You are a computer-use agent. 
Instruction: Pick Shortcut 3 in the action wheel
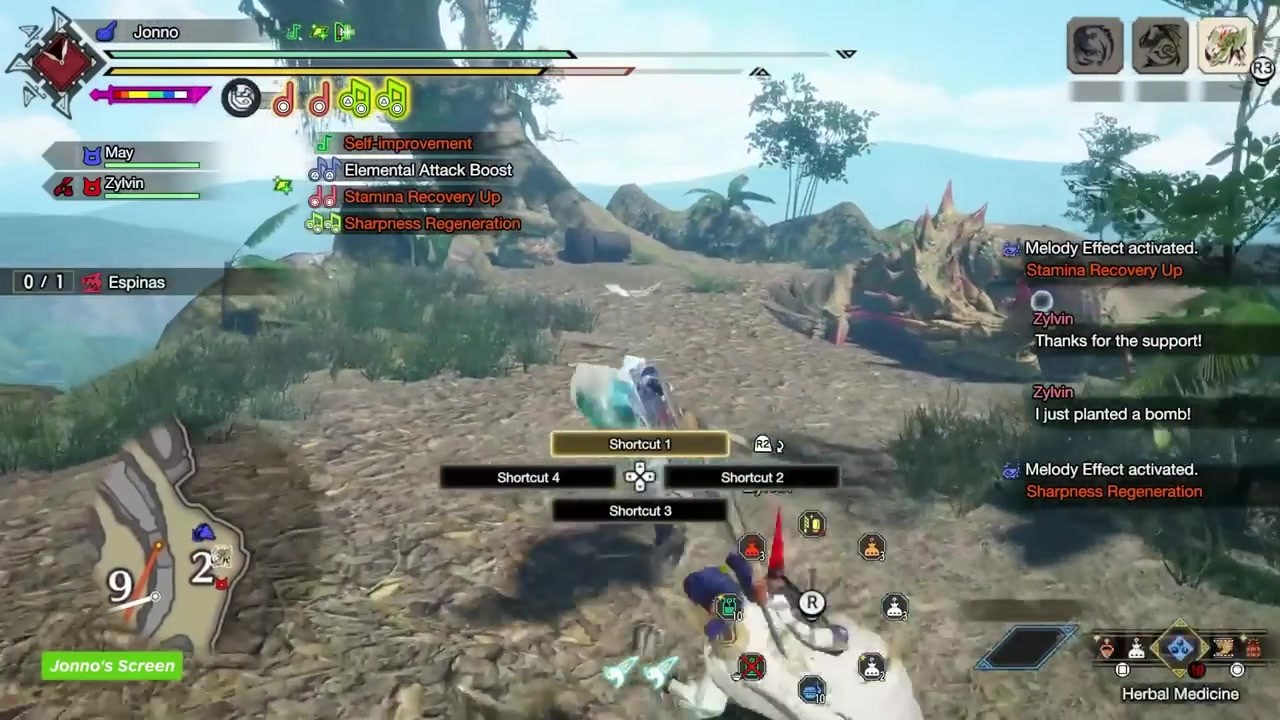pos(640,511)
